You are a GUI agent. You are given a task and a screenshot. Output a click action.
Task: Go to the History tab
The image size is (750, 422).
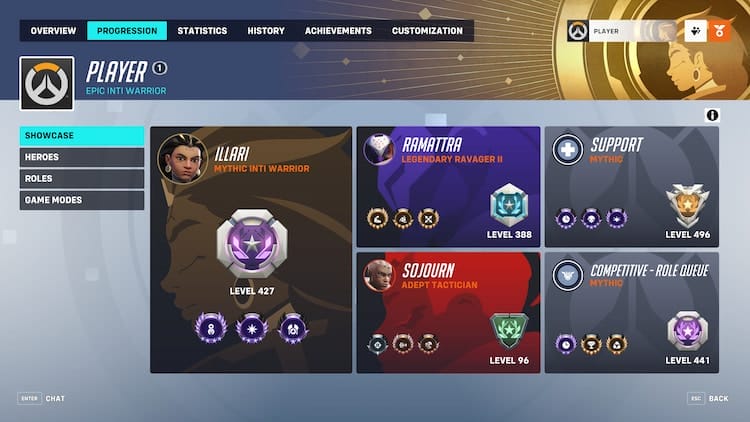(266, 31)
